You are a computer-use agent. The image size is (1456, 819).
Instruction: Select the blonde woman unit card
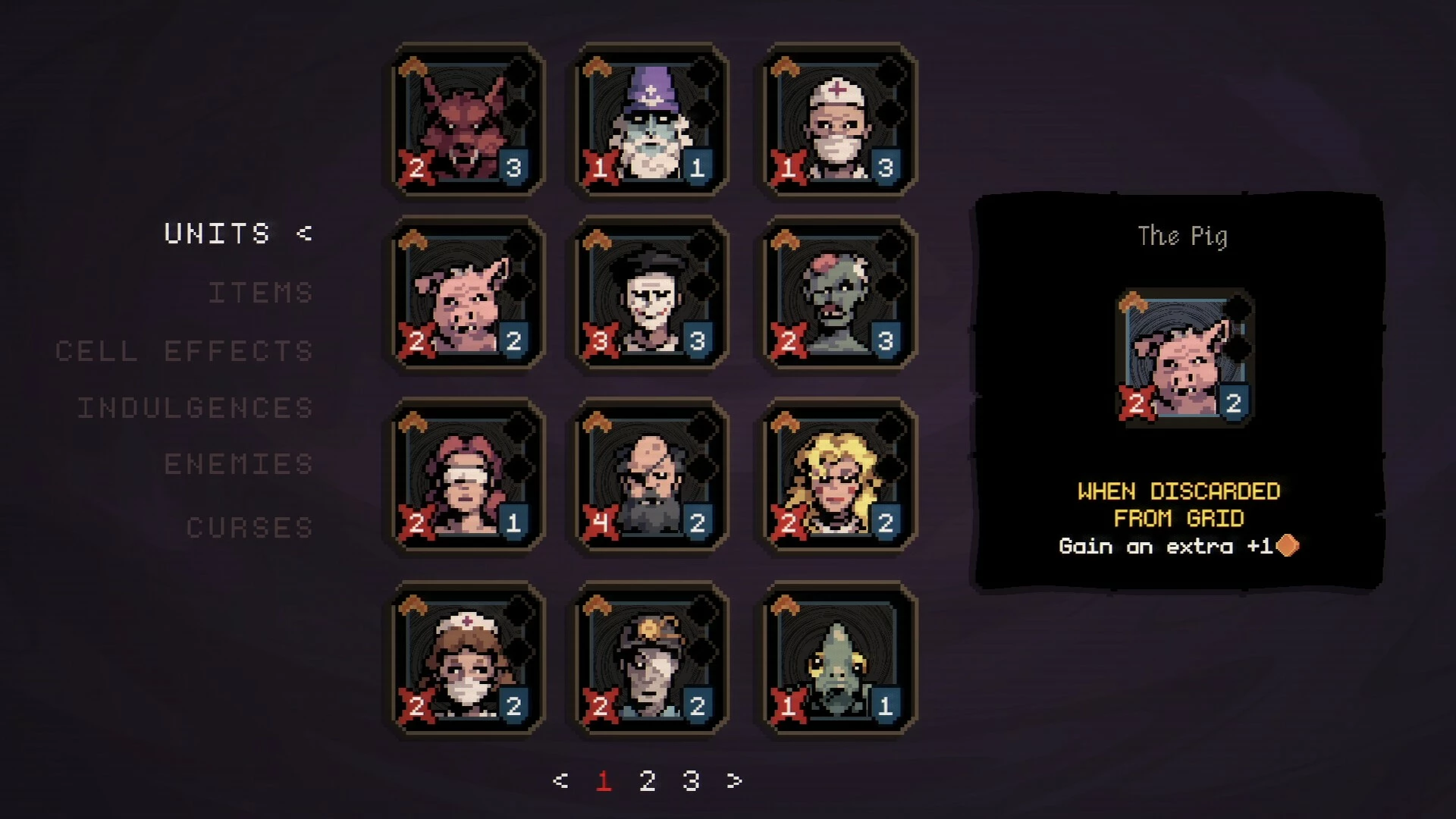(x=839, y=476)
